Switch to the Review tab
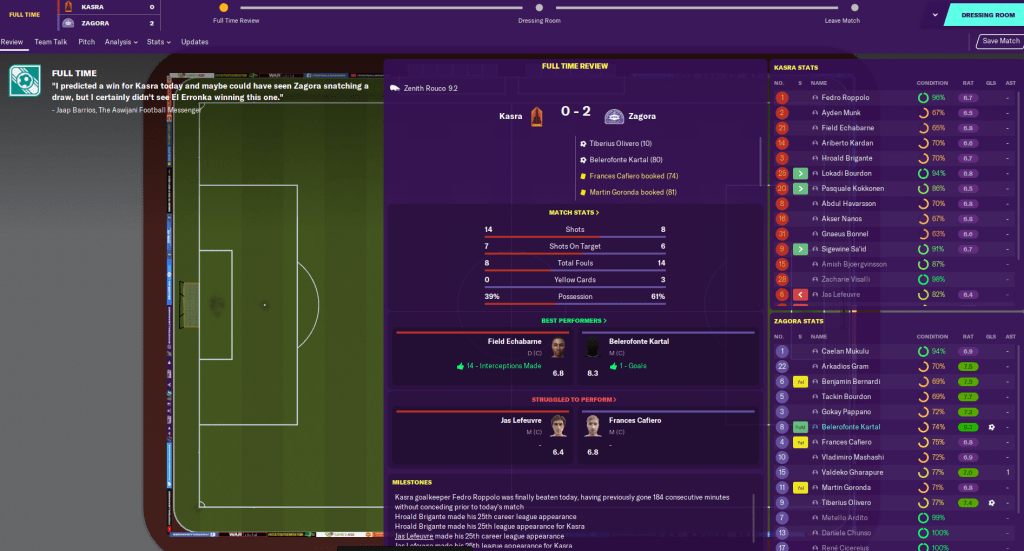 (x=12, y=42)
